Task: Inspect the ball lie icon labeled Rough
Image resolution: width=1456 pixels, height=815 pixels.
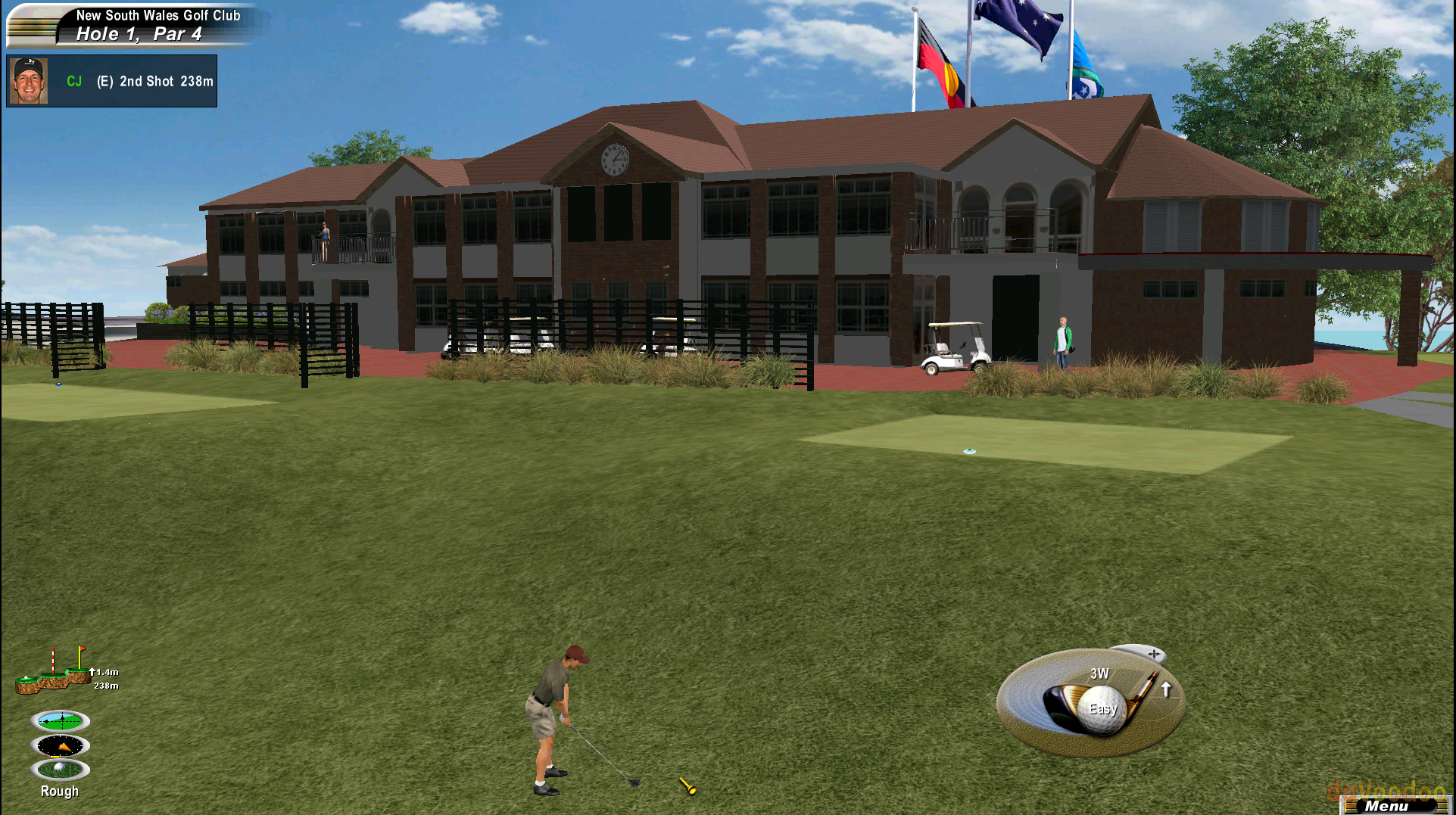Action: click(60, 769)
